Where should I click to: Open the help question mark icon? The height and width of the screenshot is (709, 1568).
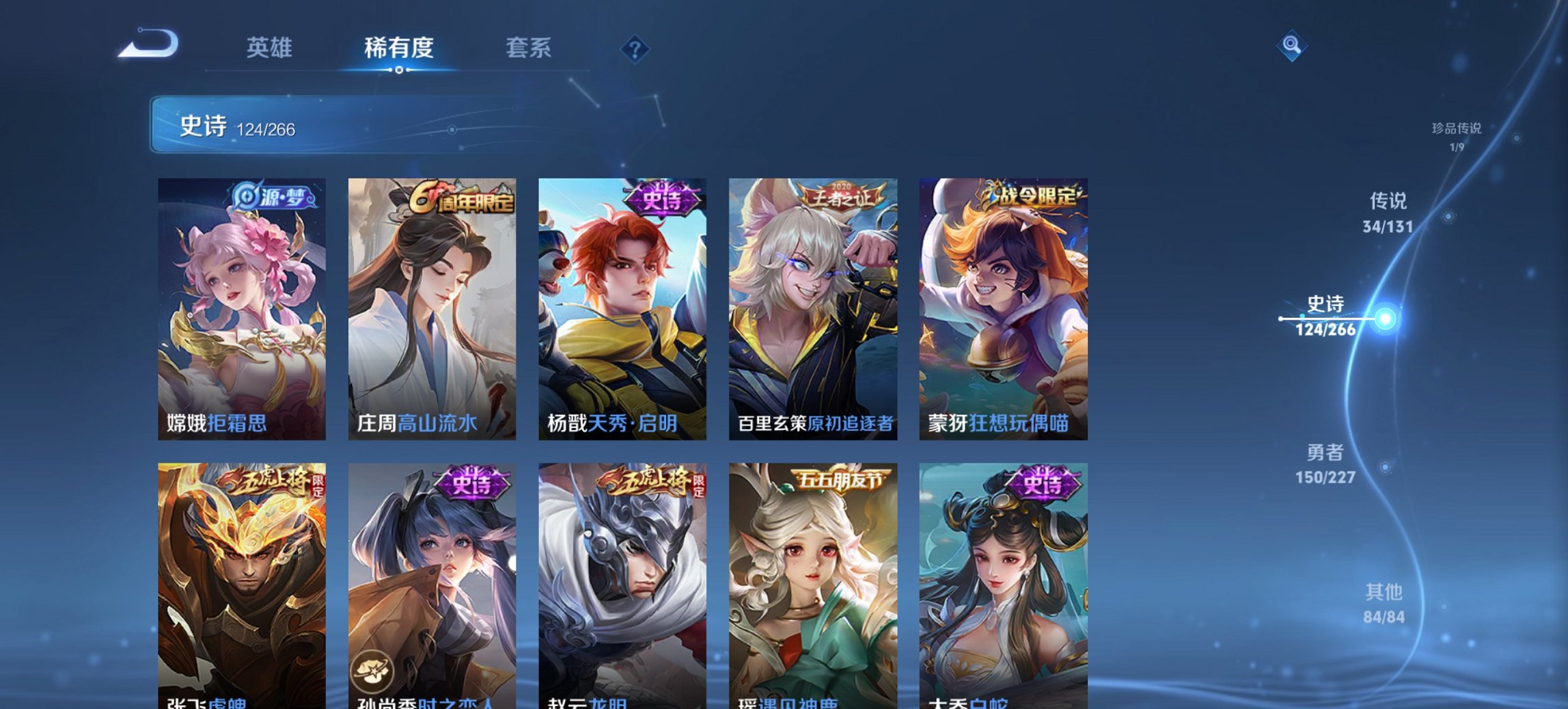click(x=635, y=48)
